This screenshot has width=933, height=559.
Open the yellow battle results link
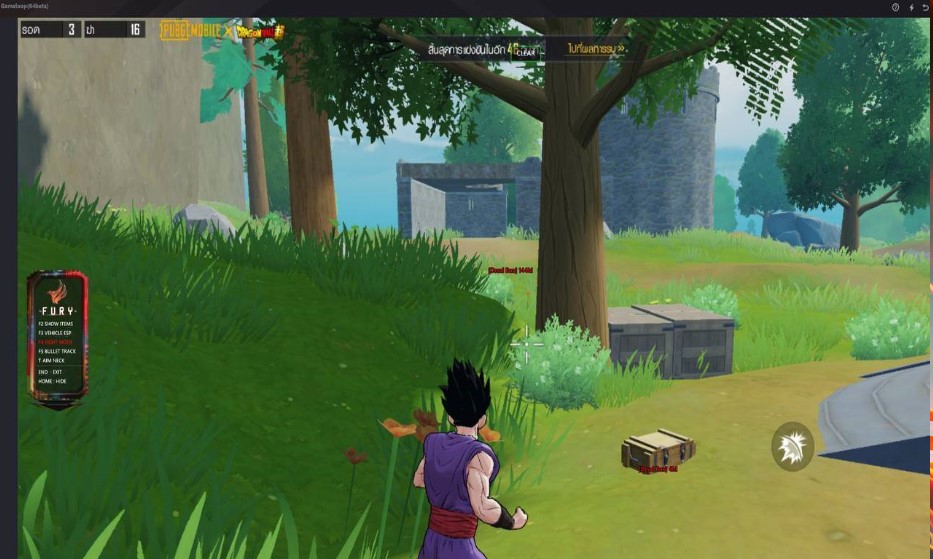coord(597,47)
